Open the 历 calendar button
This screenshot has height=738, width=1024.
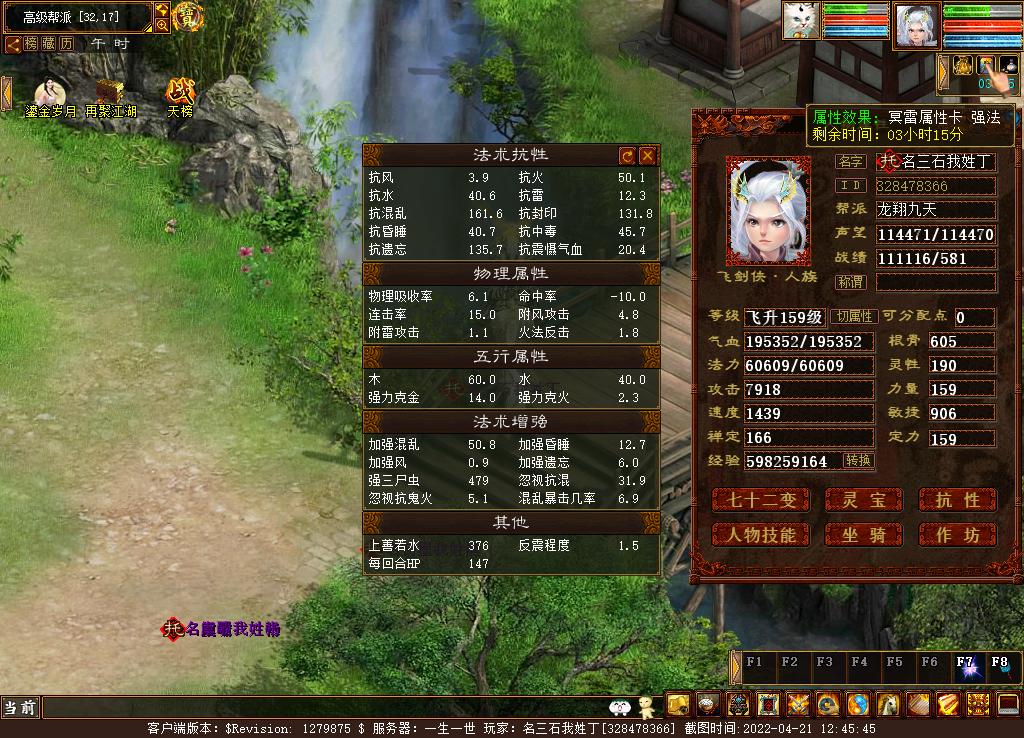67,44
